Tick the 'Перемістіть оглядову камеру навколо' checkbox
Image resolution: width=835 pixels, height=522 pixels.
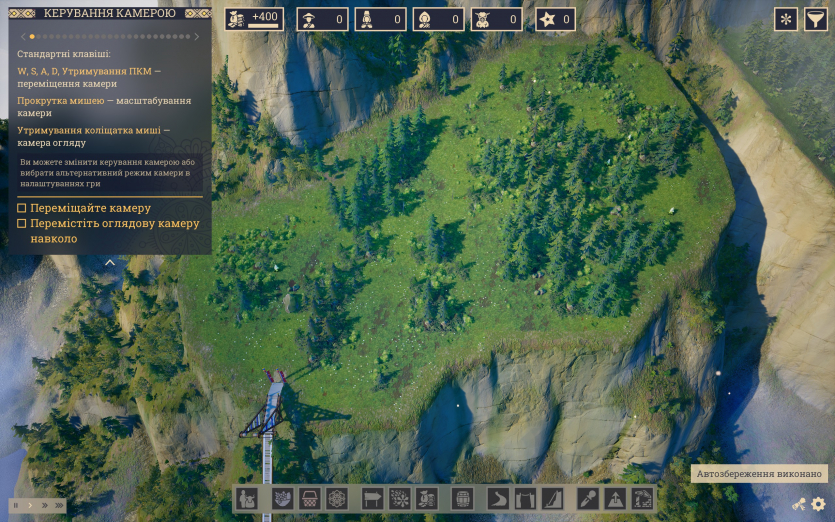(22, 224)
